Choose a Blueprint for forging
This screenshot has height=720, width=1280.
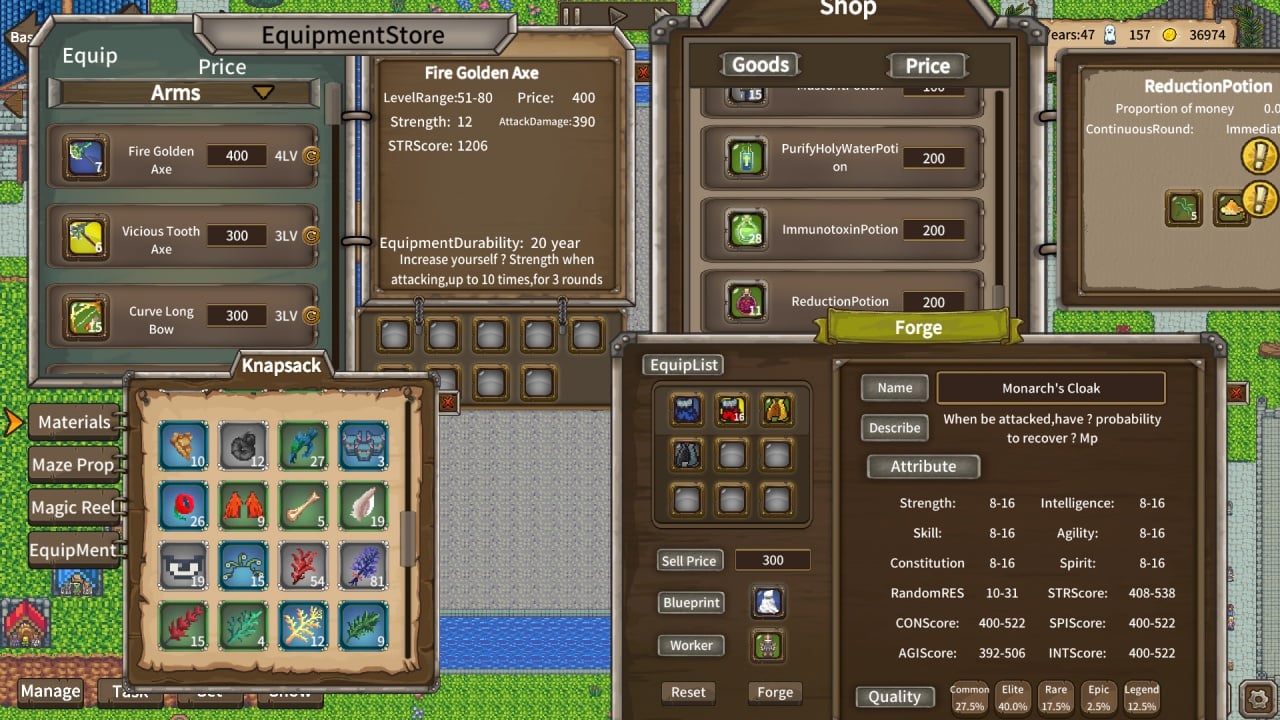point(691,603)
